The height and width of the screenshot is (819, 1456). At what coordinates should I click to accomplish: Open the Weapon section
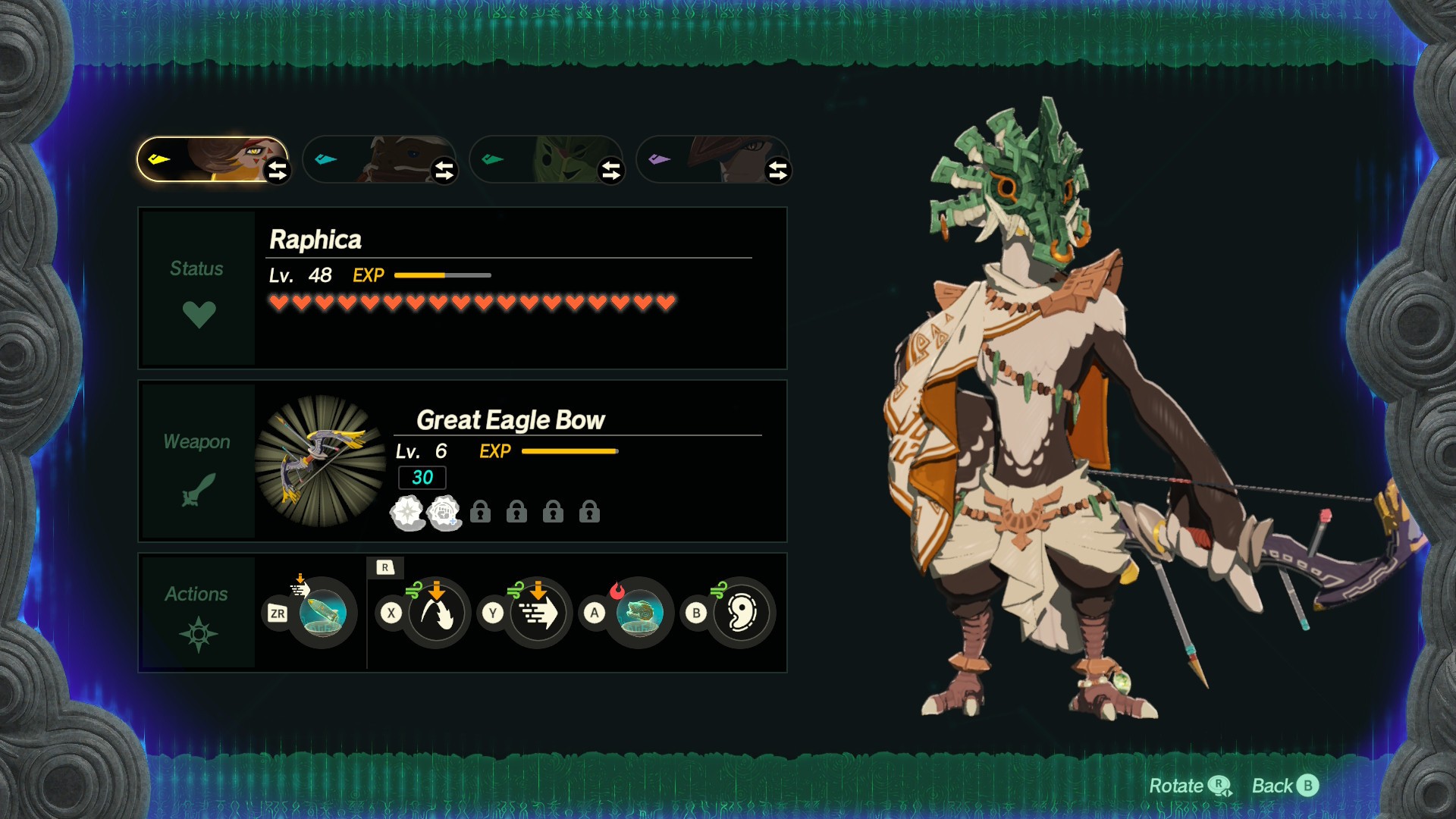pyautogui.click(x=198, y=462)
